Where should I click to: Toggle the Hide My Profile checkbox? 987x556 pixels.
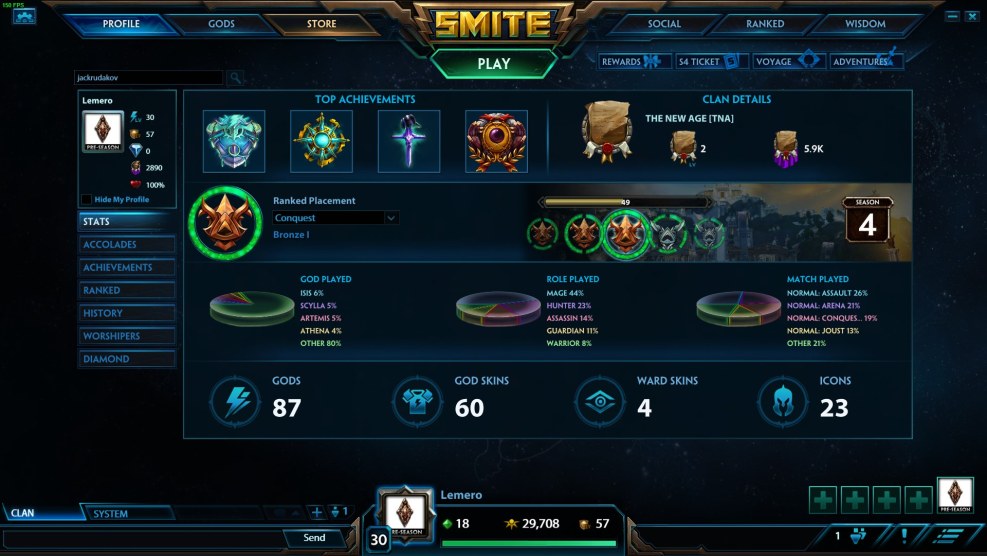click(86, 200)
